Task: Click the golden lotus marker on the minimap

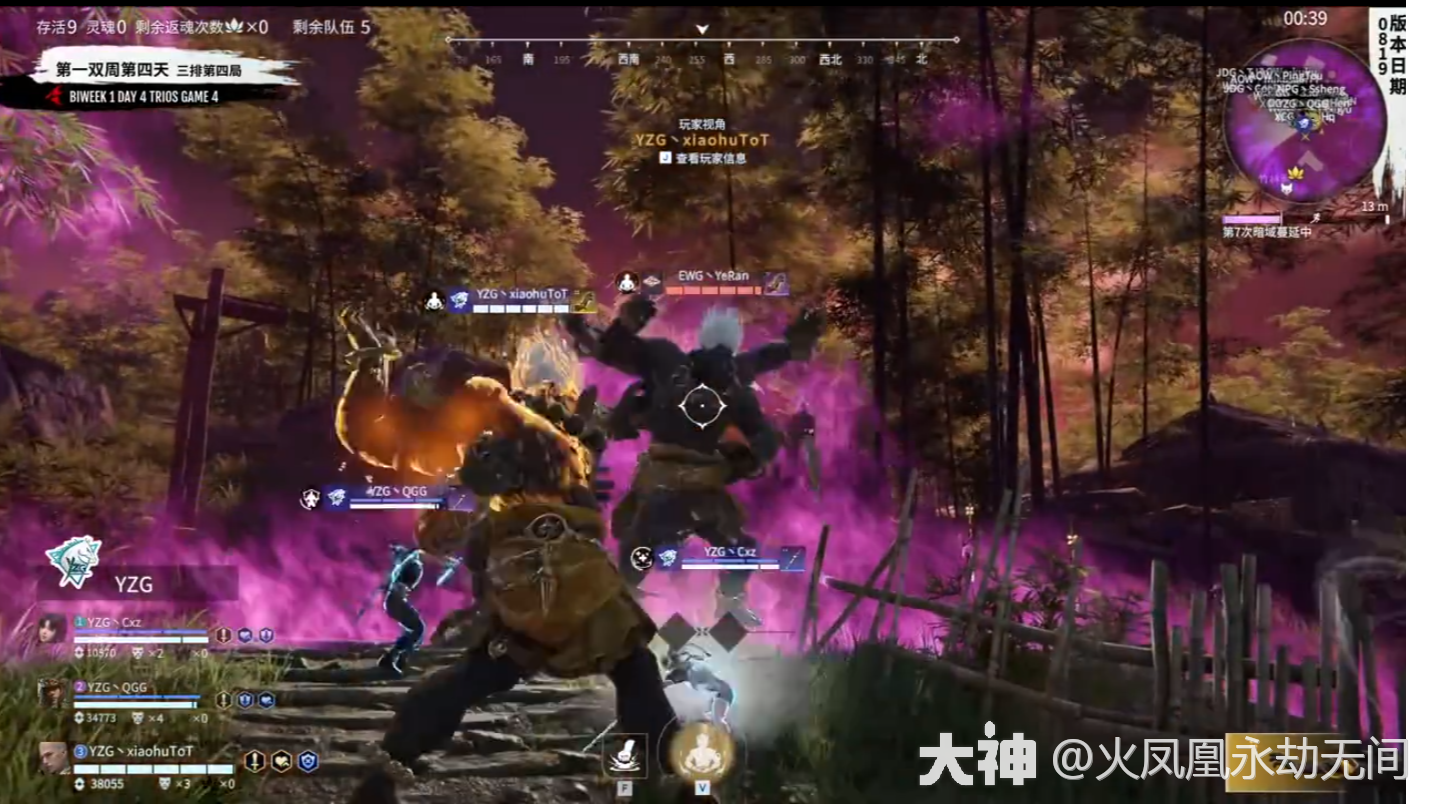Action: coord(1296,173)
